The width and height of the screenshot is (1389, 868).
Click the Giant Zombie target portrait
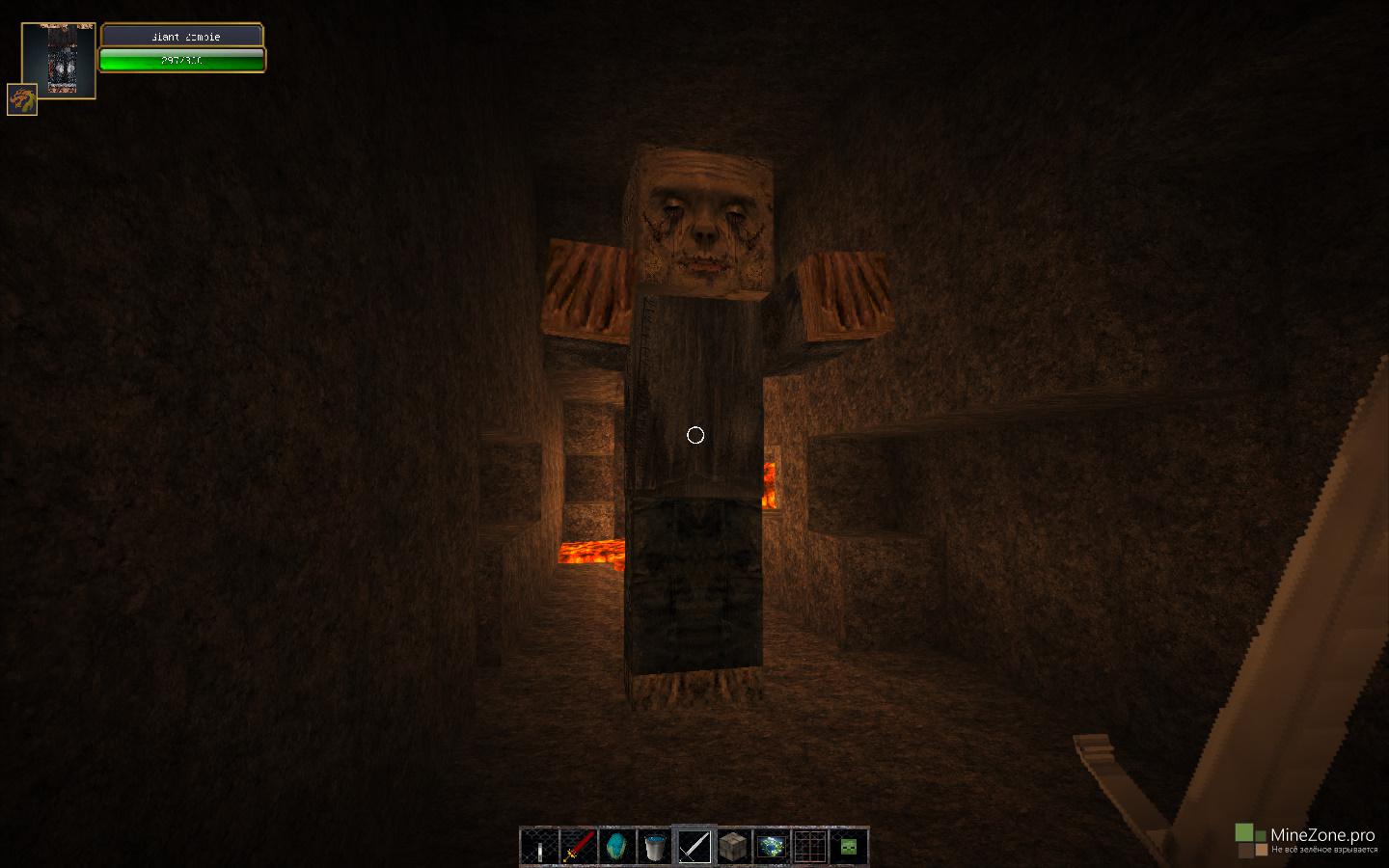click(x=59, y=60)
